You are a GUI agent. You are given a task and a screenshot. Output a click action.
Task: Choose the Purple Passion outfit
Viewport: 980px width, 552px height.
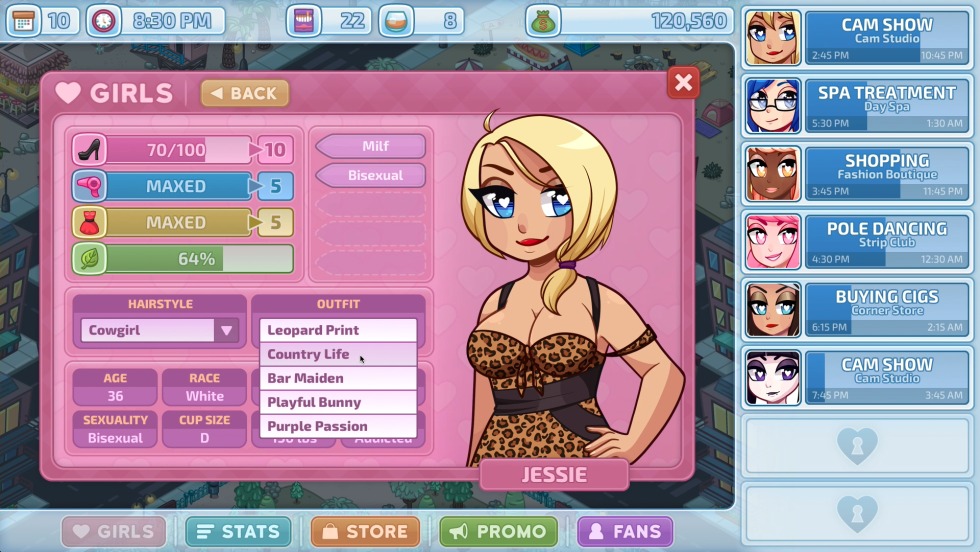pos(337,426)
